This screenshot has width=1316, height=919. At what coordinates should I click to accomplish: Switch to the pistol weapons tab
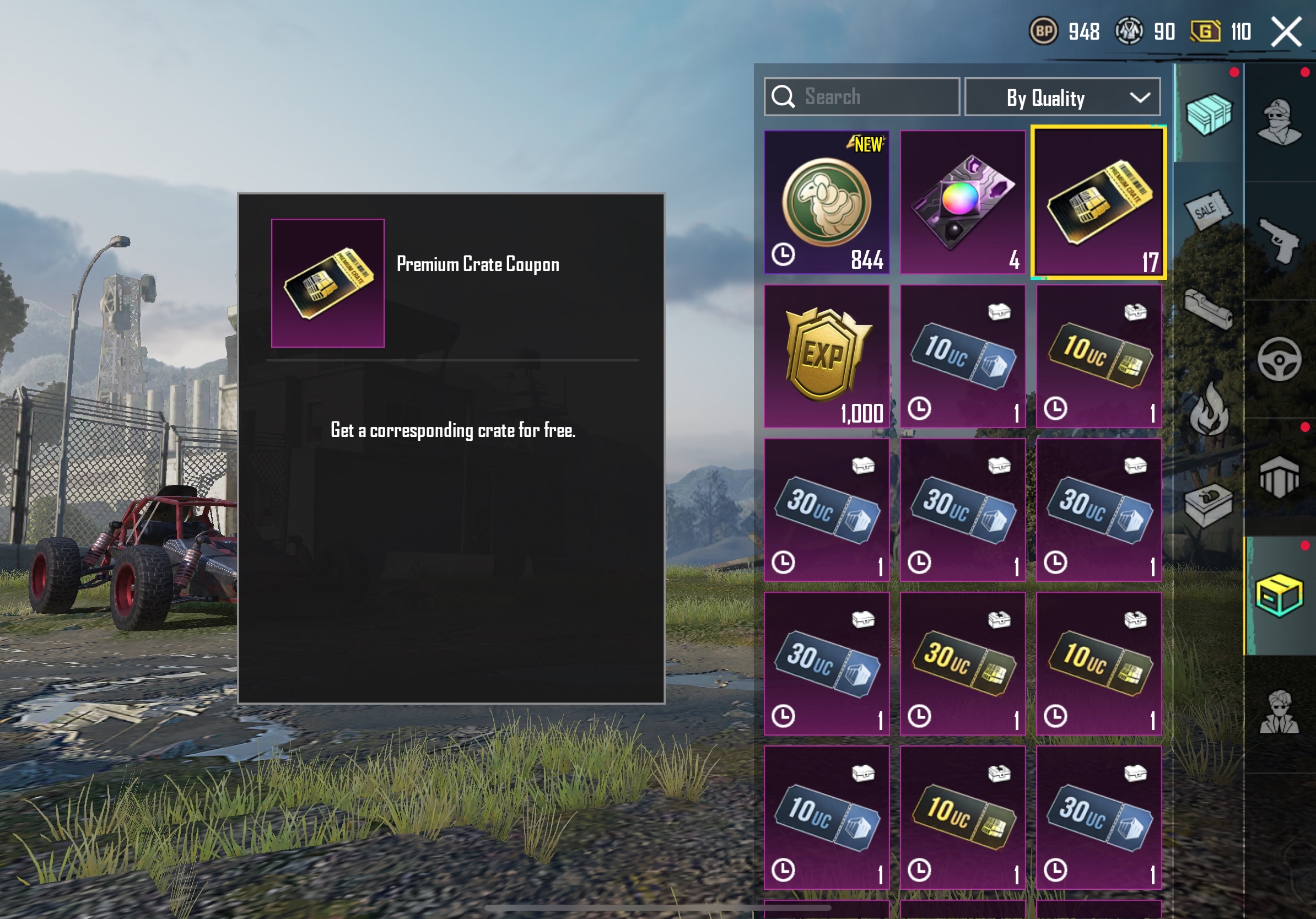1279,241
